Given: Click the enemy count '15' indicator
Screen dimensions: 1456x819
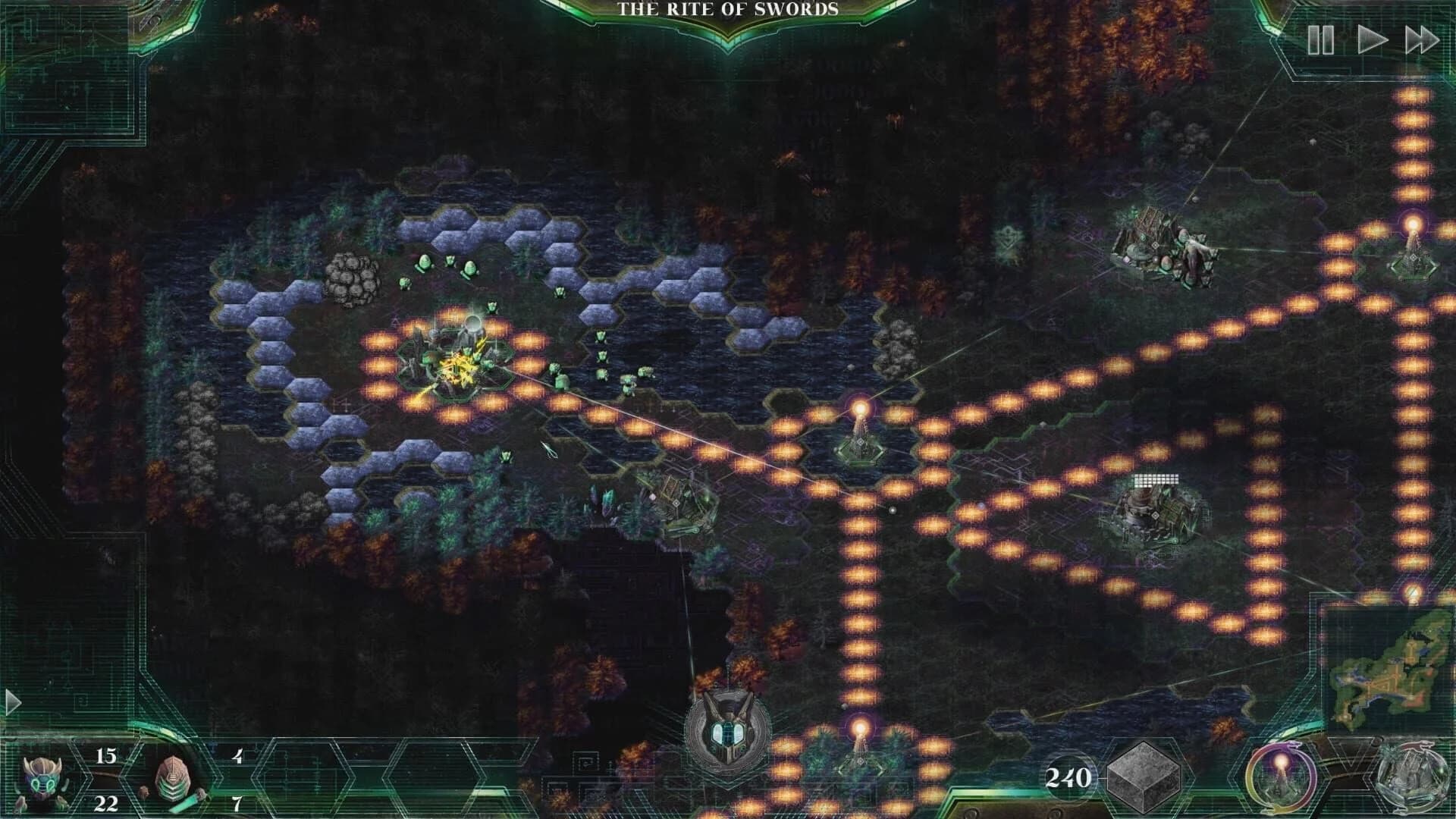Looking at the screenshot, I should point(107,755).
